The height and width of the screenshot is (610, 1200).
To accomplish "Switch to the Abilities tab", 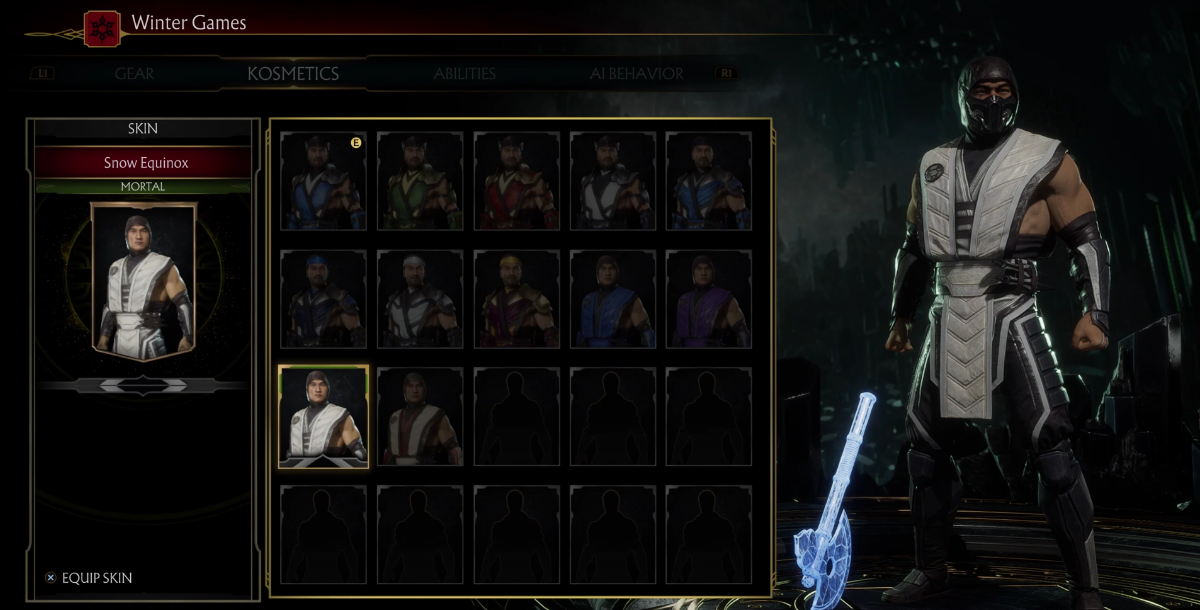I will pyautogui.click(x=465, y=74).
